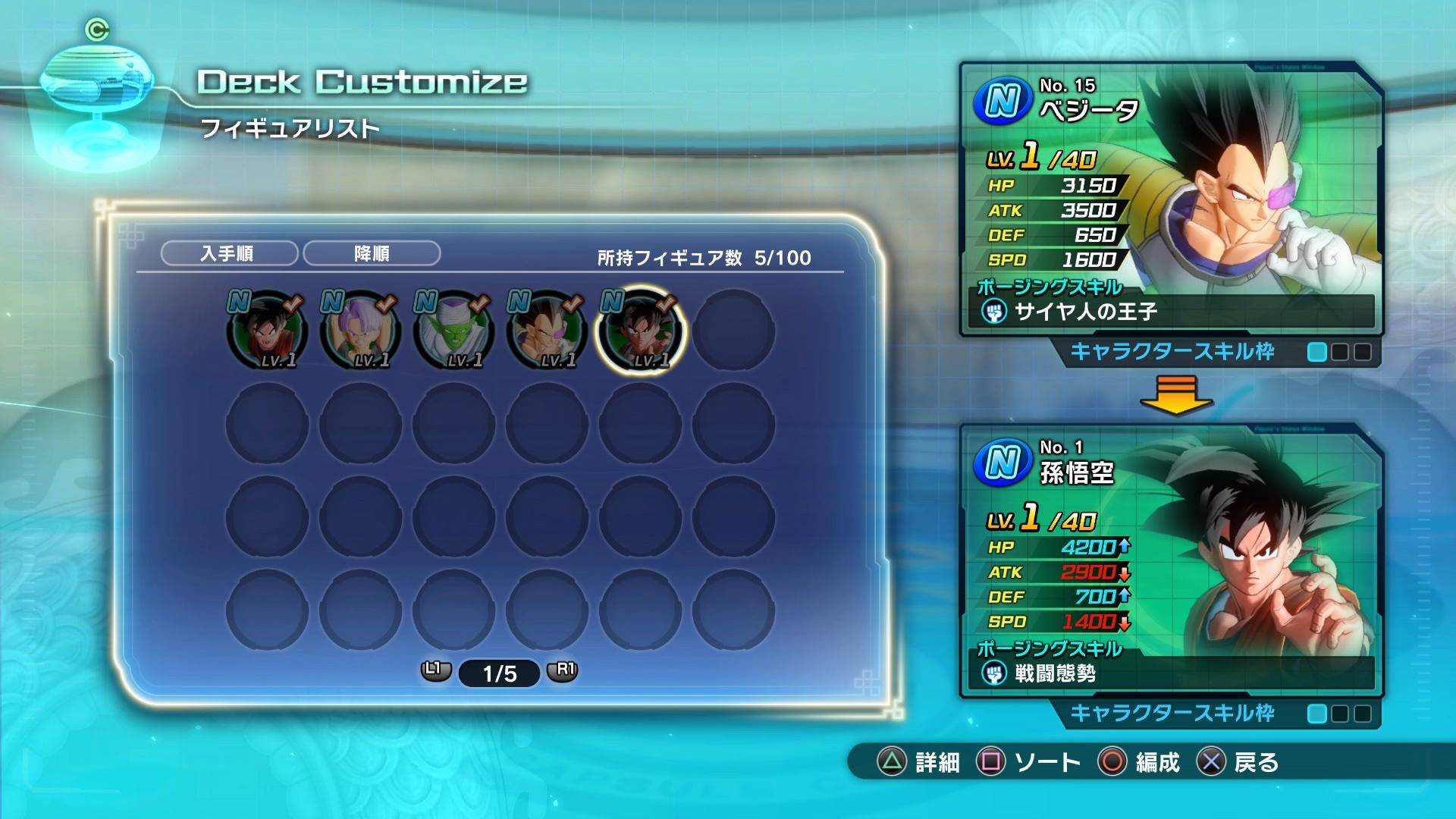1456x819 pixels.
Task: Click 戻る to go back
Action: (1238, 761)
